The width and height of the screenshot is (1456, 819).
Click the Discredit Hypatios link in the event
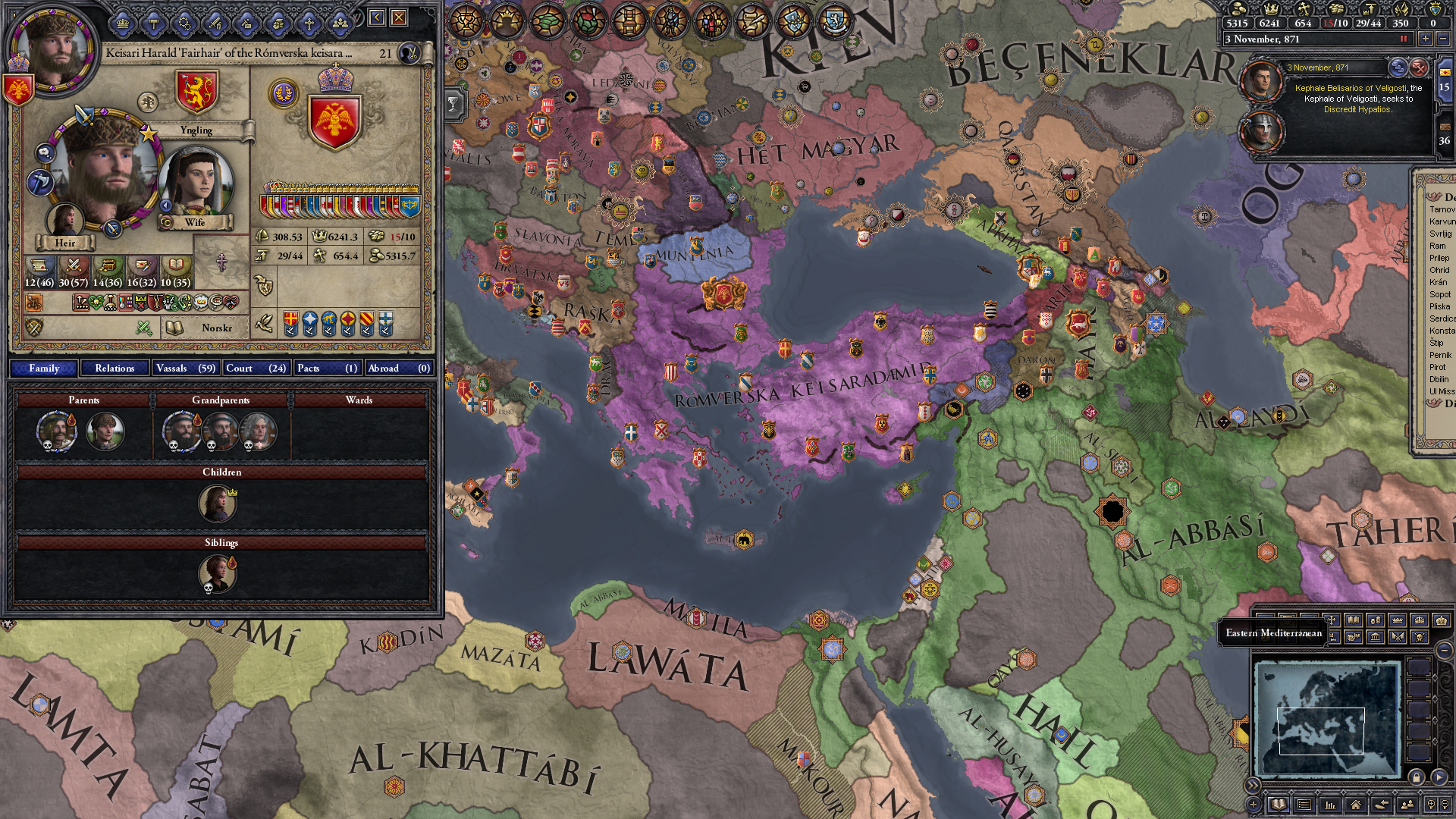tap(1359, 110)
